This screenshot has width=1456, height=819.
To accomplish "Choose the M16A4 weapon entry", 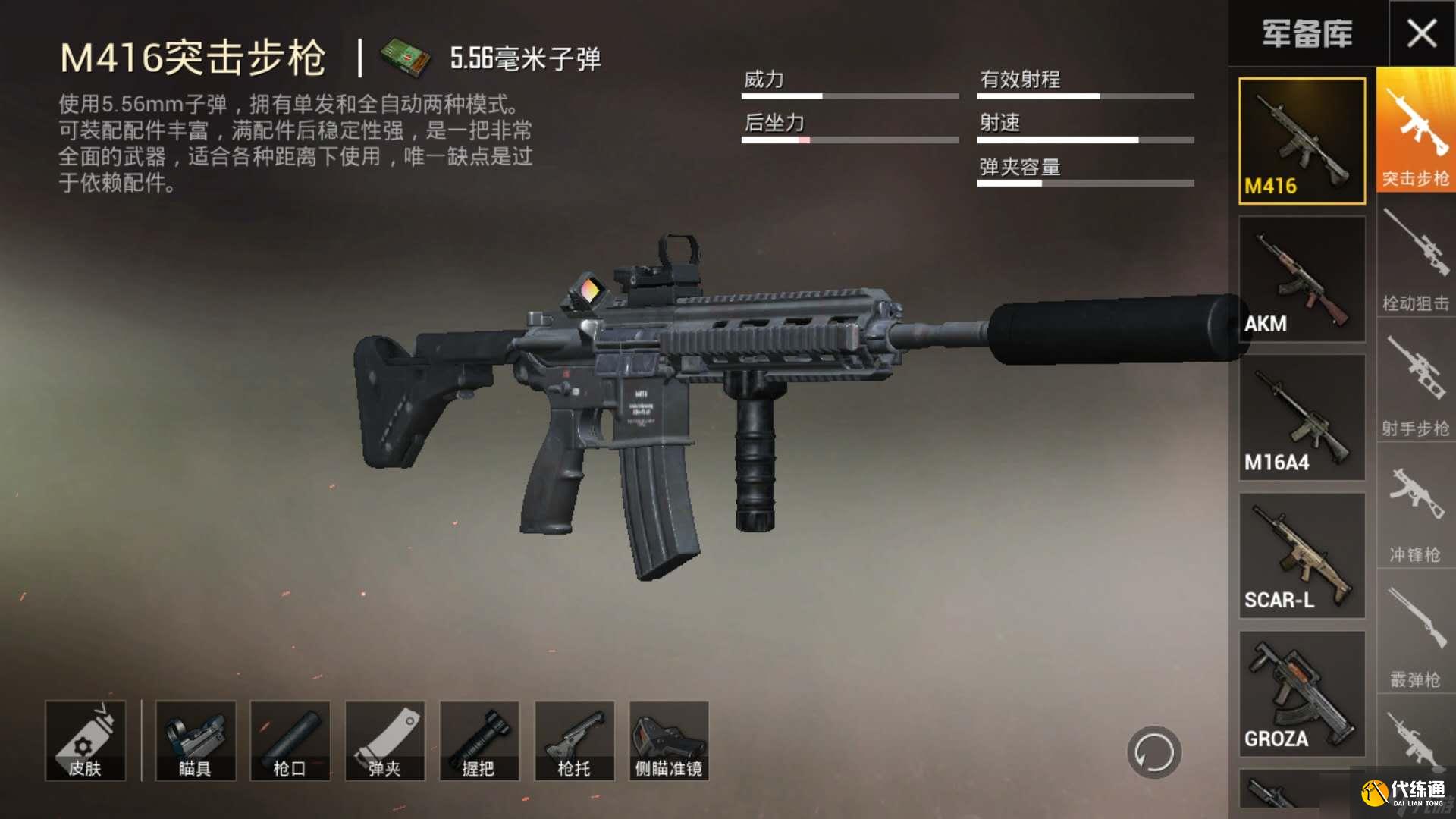I will coord(1301,417).
